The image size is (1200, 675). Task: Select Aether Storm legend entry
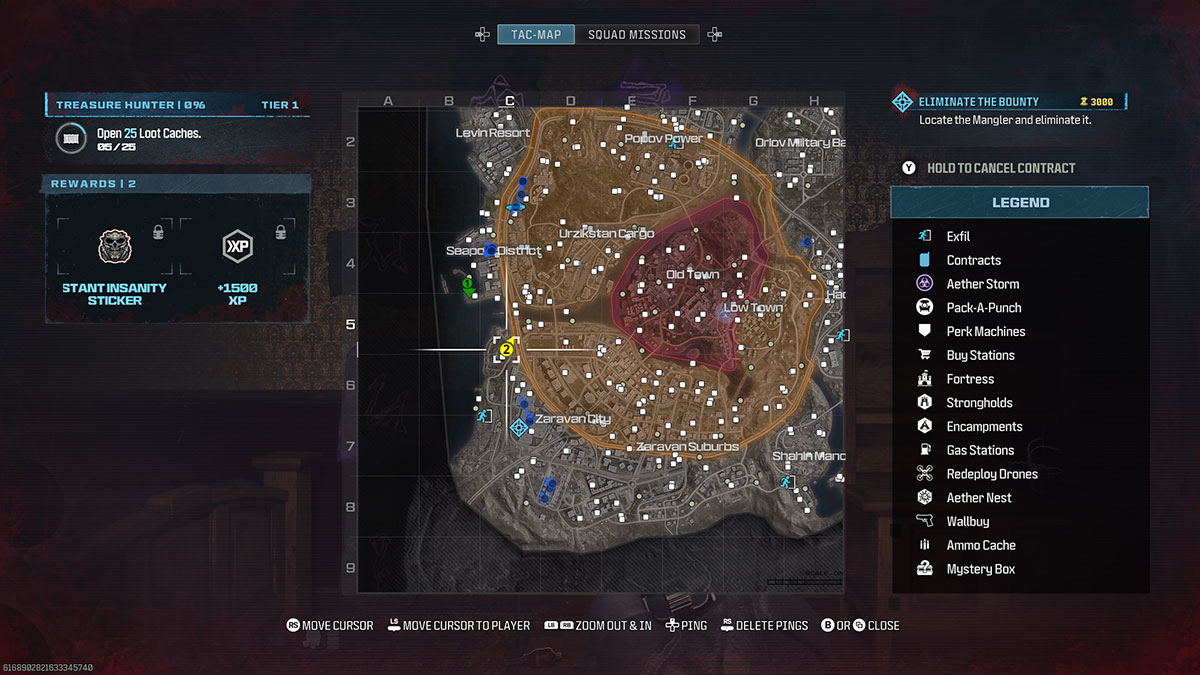tap(982, 284)
